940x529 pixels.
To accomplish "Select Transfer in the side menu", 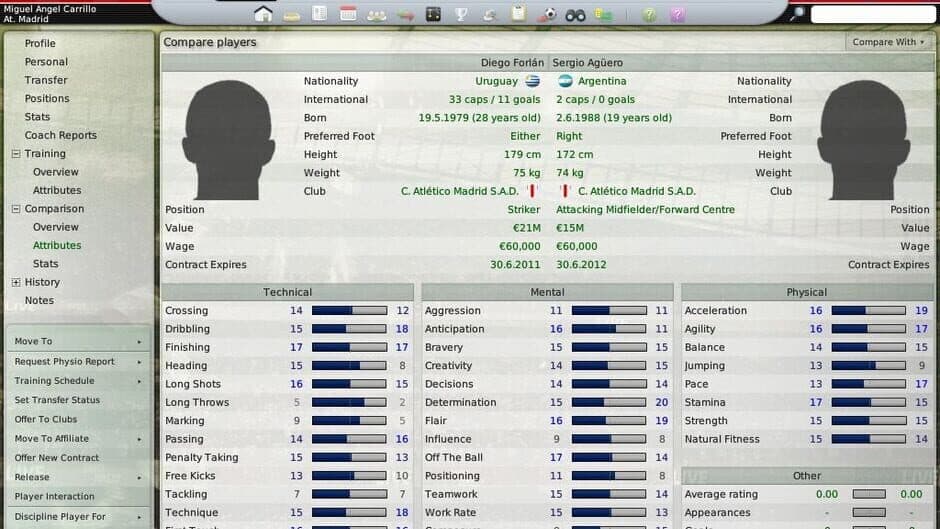I will [46, 80].
